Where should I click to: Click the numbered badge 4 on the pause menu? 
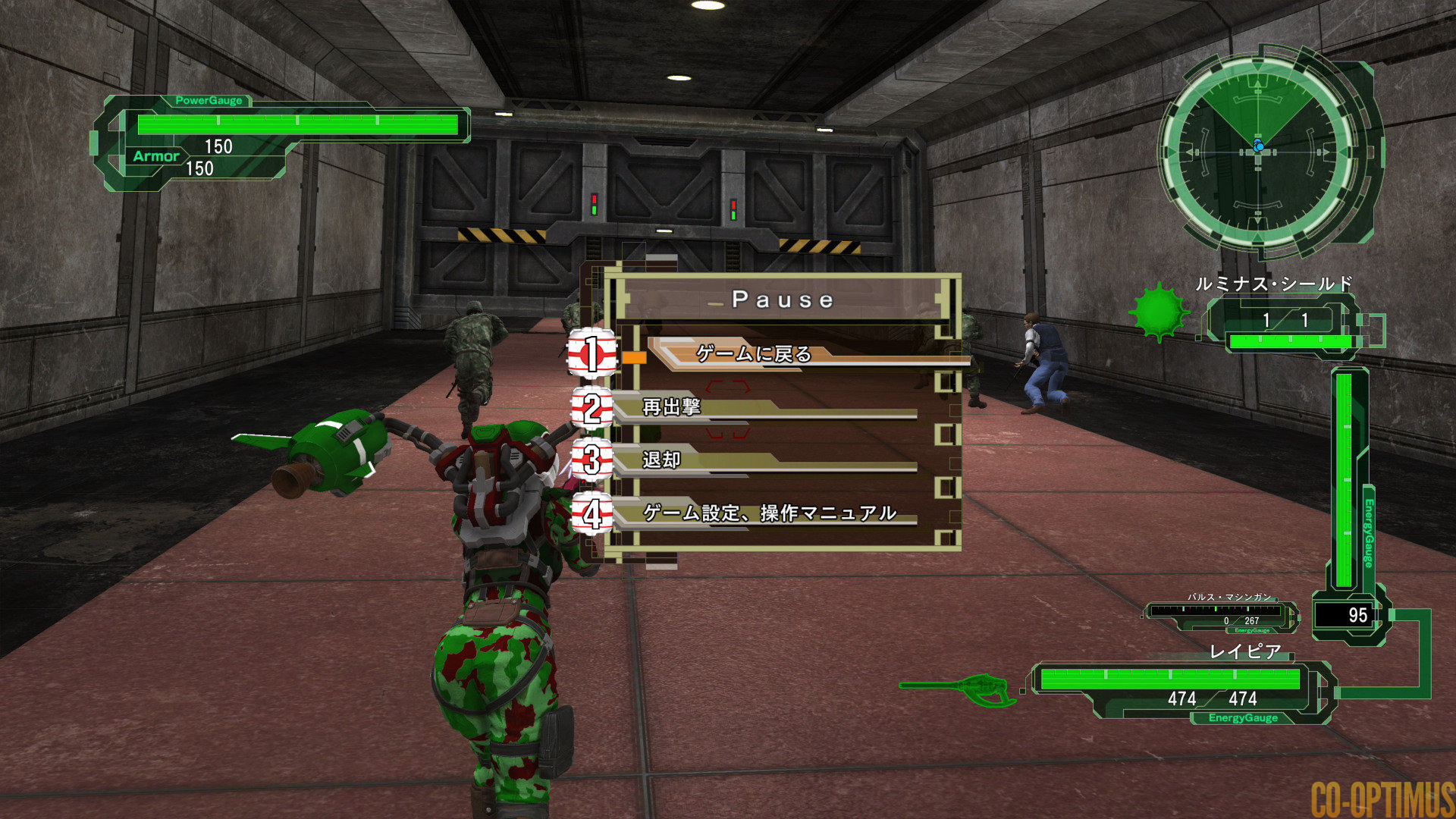click(591, 513)
